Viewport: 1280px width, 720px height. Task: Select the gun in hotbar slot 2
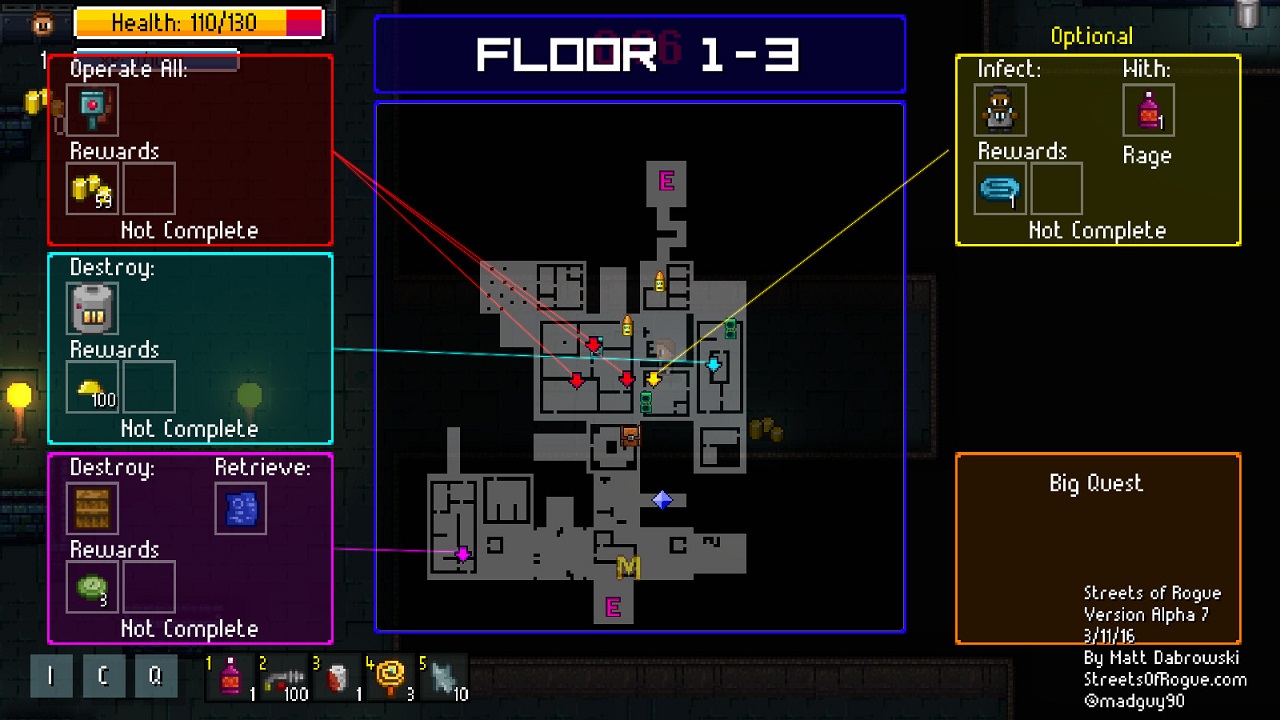284,678
